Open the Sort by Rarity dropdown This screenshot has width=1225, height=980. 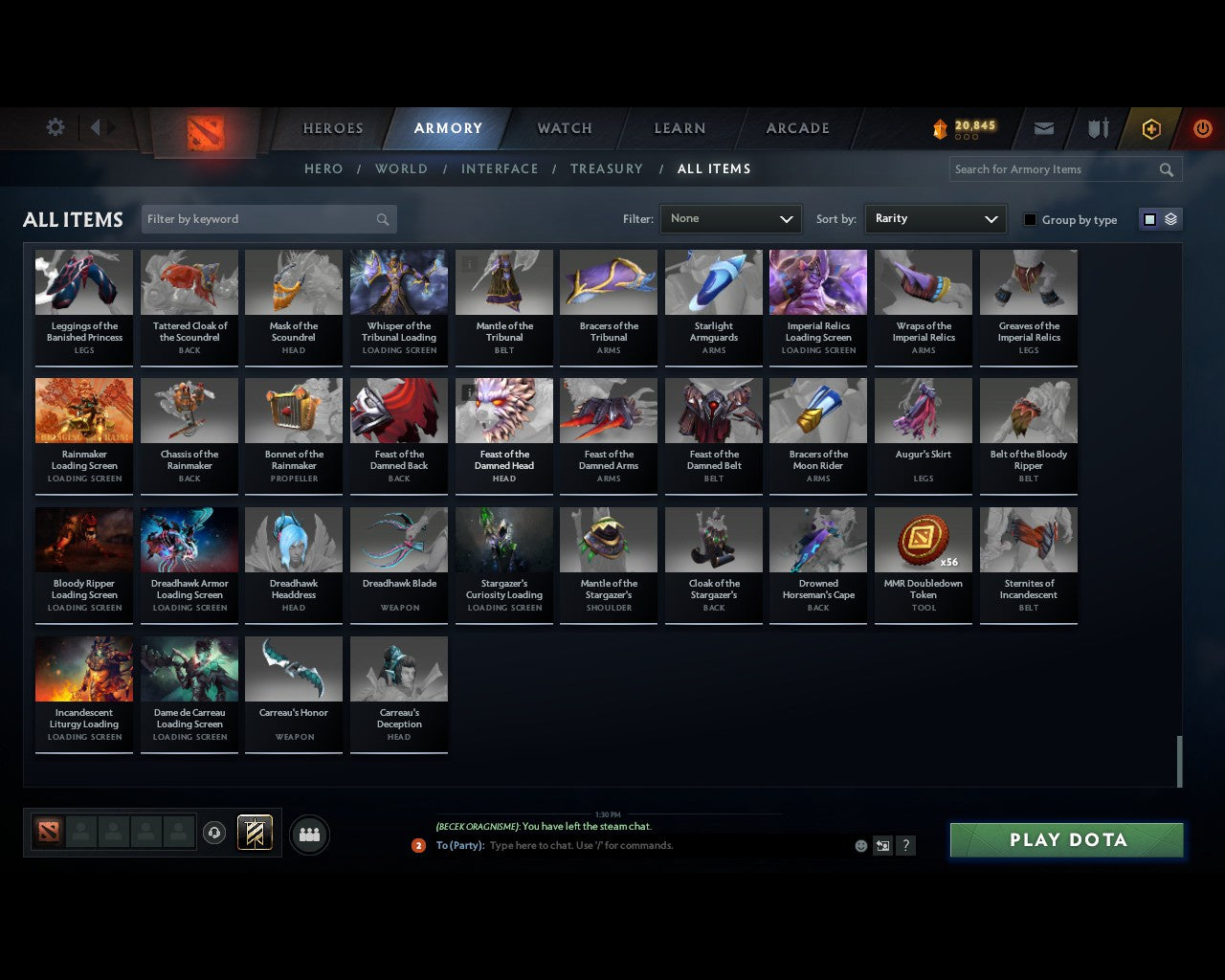(935, 218)
